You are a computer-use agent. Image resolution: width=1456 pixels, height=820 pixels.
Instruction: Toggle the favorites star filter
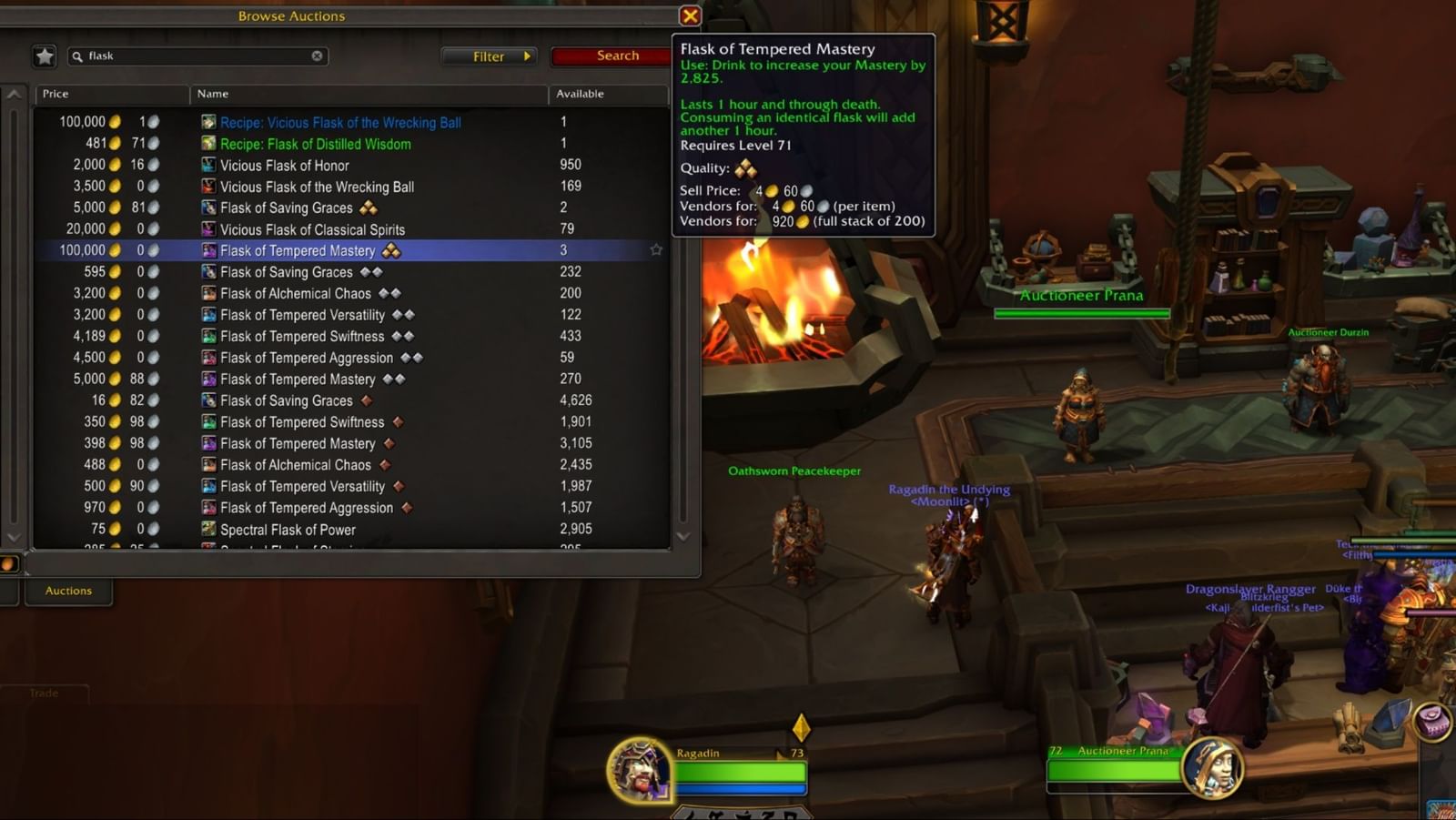(x=44, y=56)
